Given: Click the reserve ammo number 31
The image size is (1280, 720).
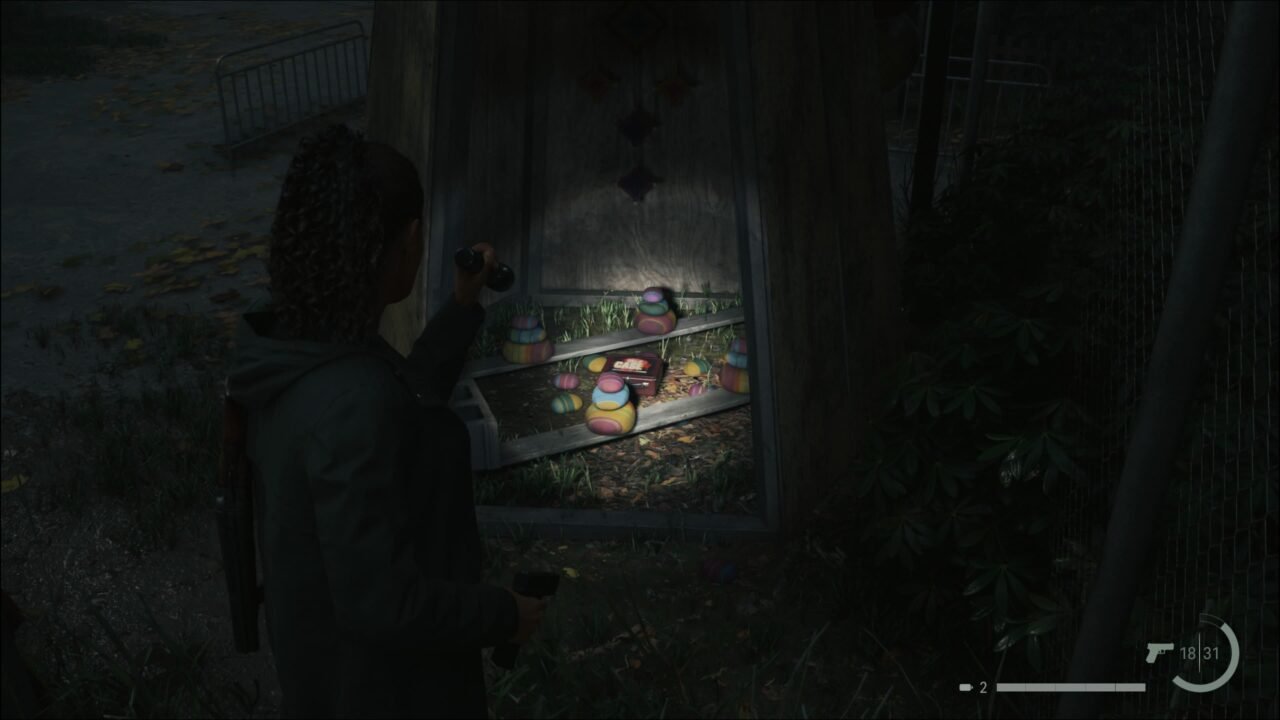Looking at the screenshot, I should click(1210, 655).
